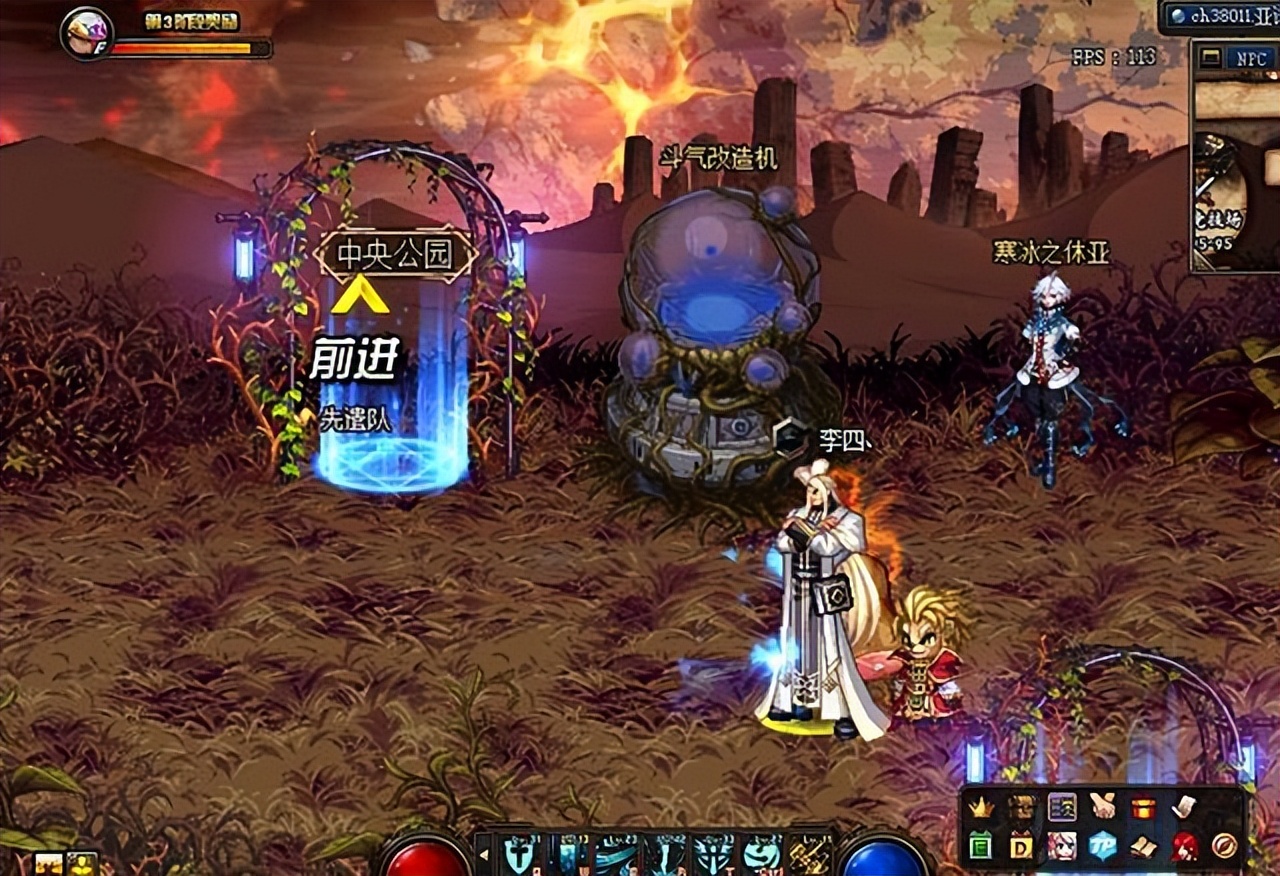
Task: Select the green E menu icon
Action: pos(981,846)
